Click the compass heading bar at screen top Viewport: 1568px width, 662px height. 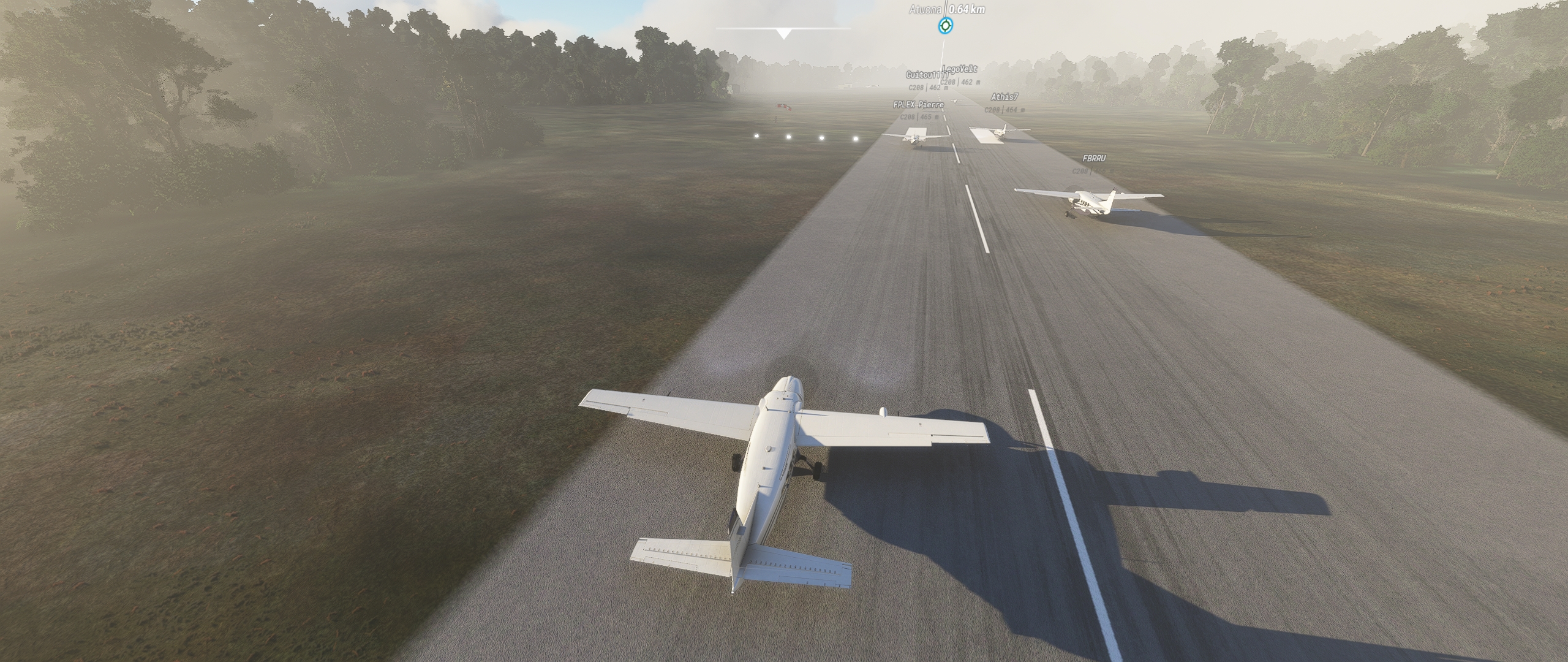click(786, 27)
